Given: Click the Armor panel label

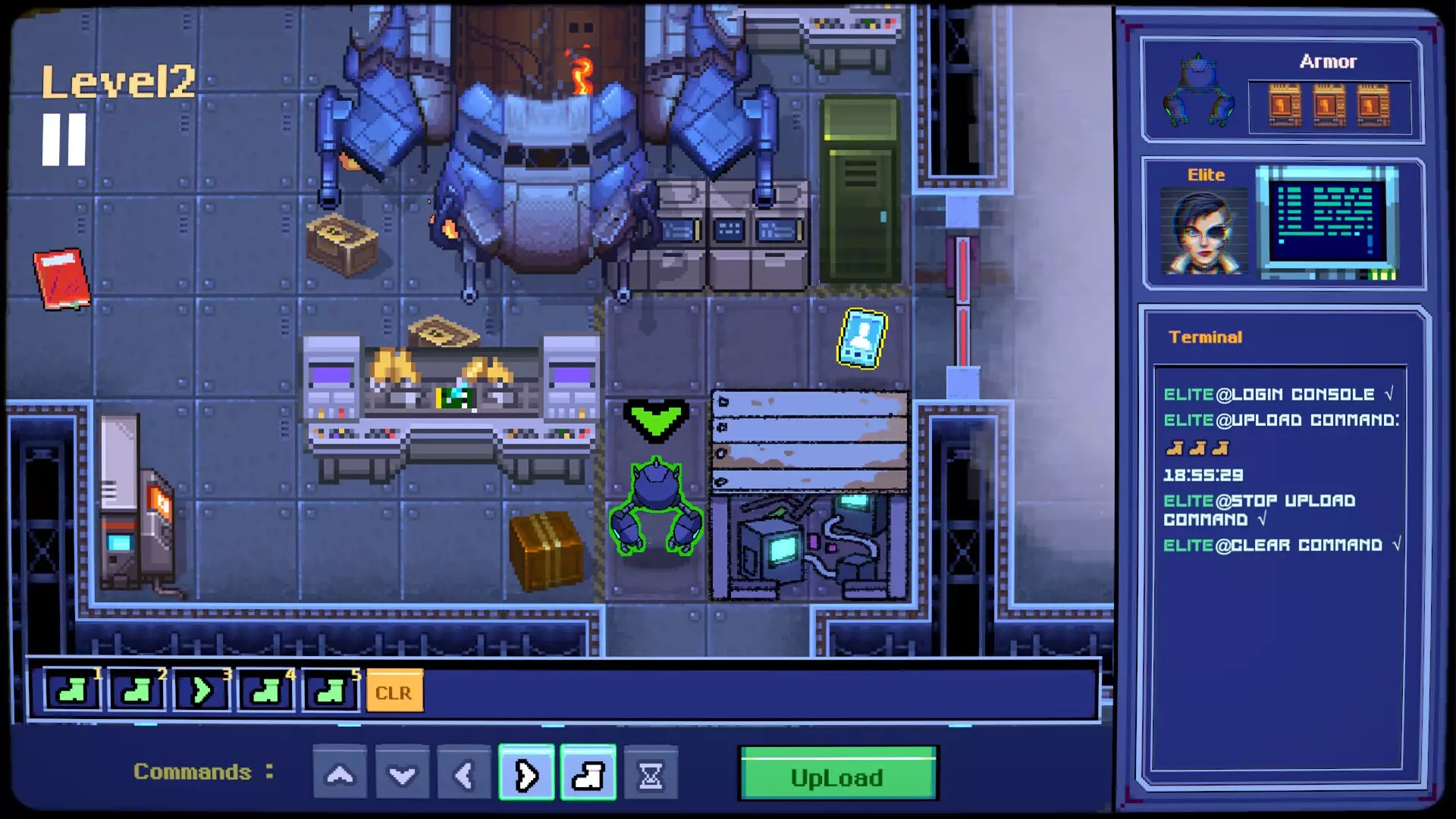Looking at the screenshot, I should (x=1329, y=62).
